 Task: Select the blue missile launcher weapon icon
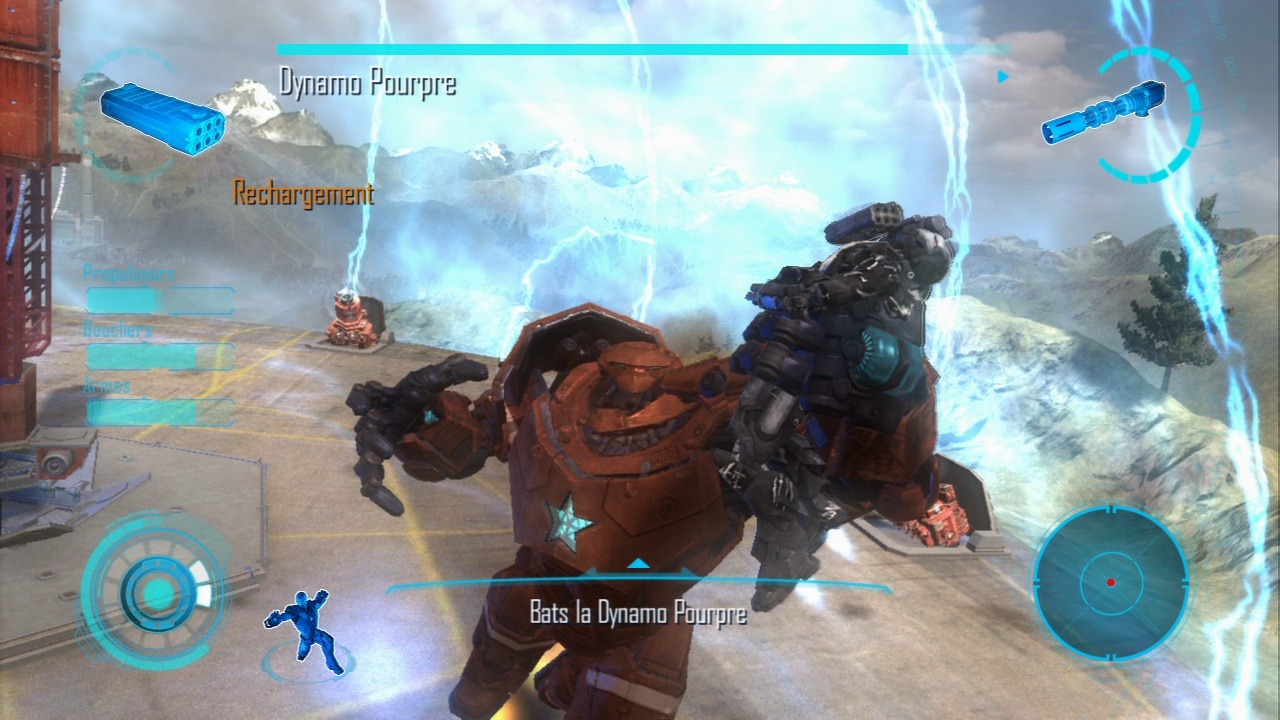162,119
